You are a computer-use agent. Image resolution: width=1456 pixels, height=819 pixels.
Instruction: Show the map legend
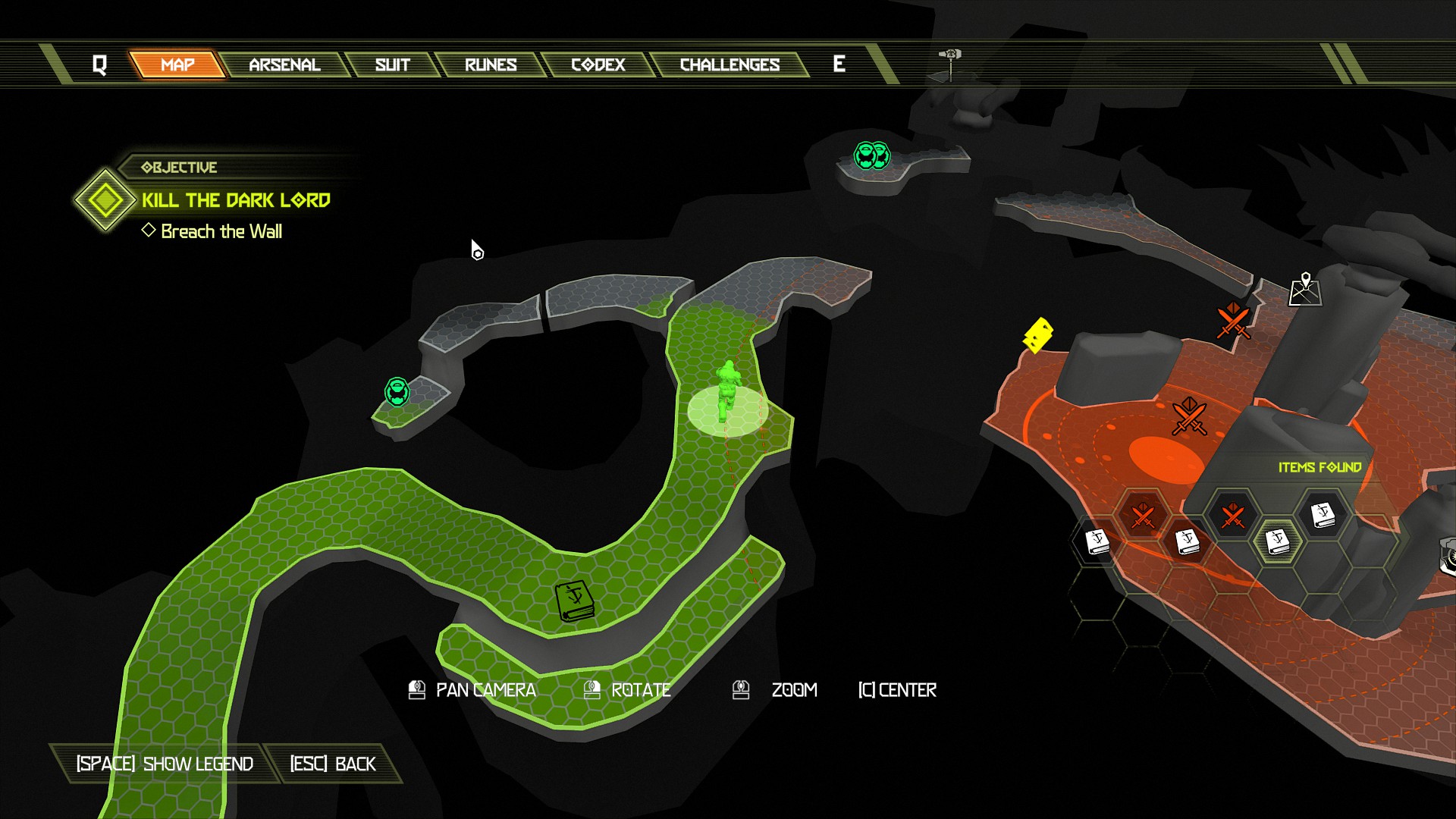[165, 764]
